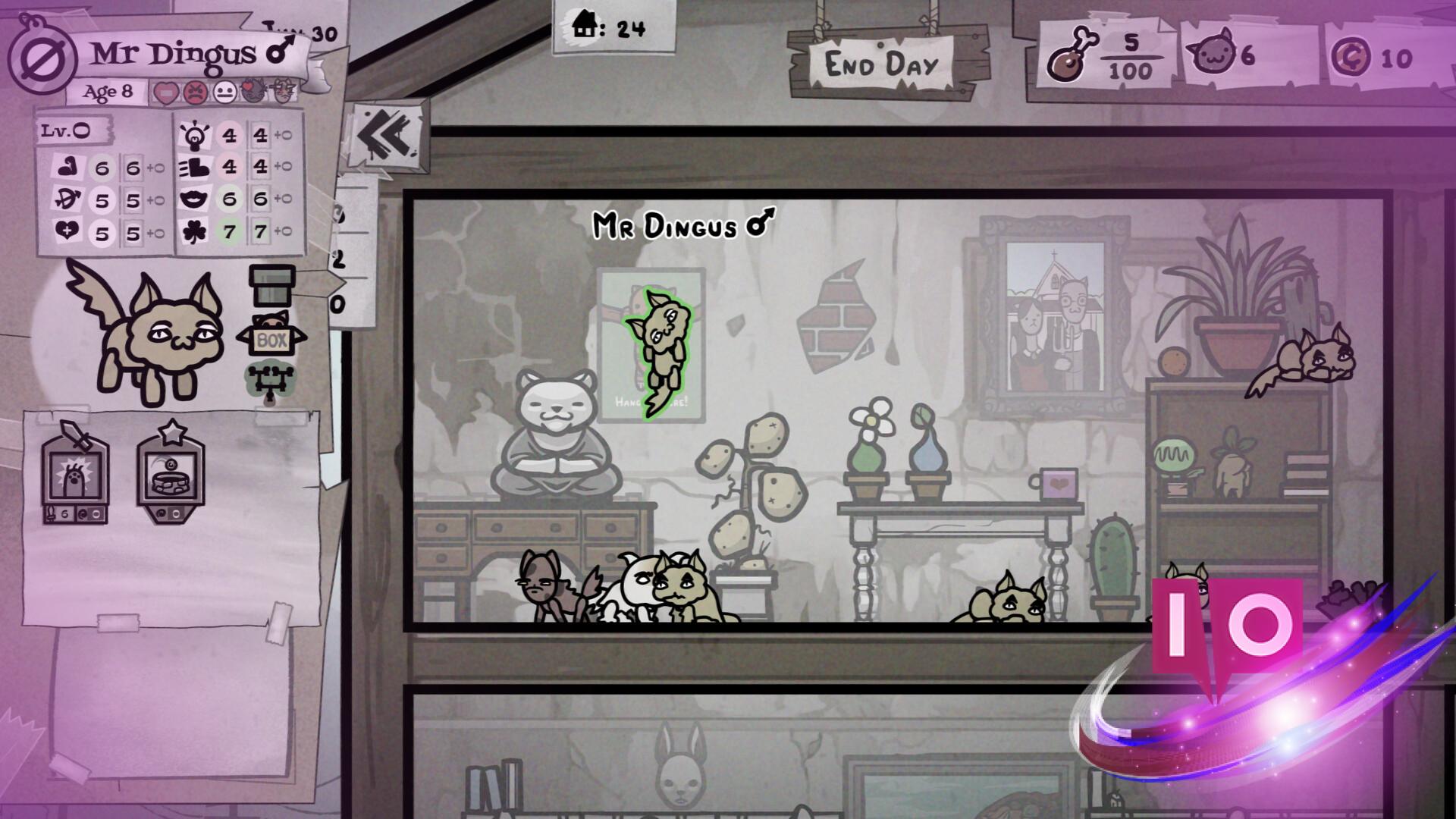This screenshot has width=1456, height=819.
Task: Click the coin currency icon
Action: (1351, 57)
